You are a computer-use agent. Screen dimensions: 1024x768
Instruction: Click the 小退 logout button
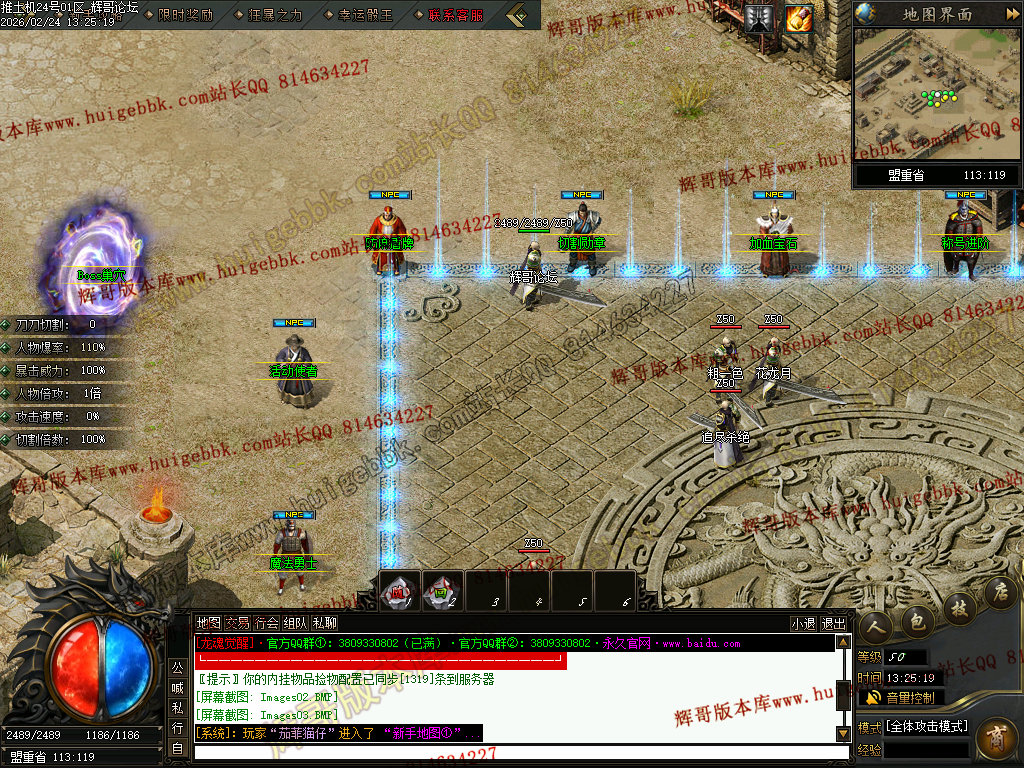point(803,623)
